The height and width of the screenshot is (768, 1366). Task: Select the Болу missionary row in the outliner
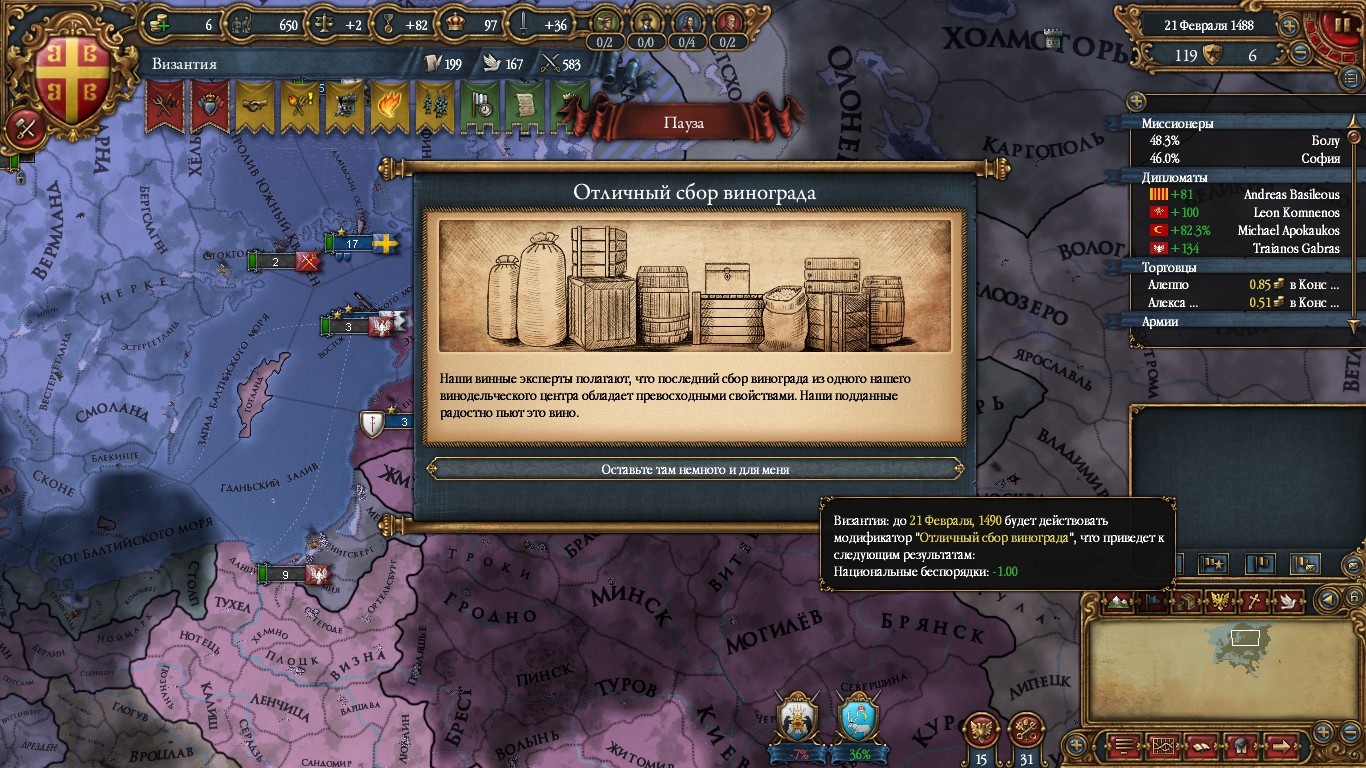[1240, 141]
